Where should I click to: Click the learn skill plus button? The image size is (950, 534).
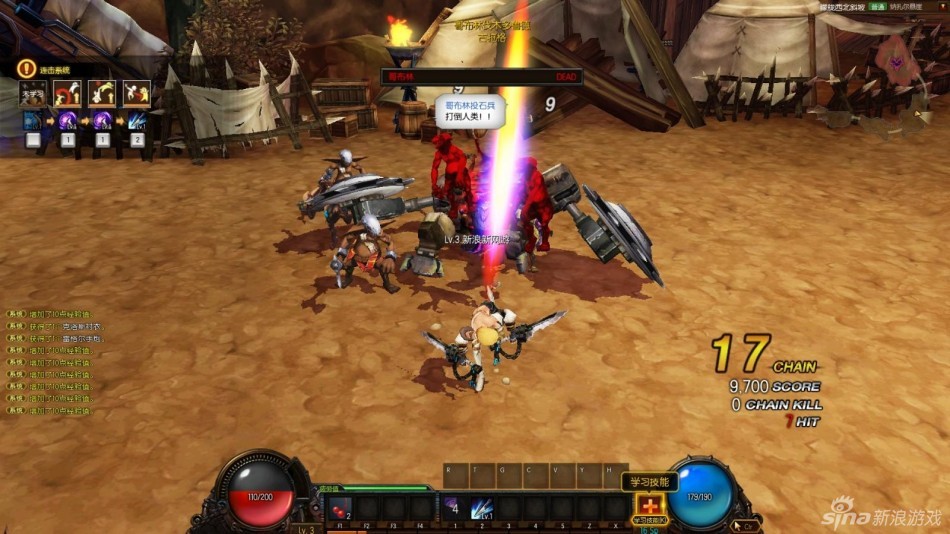pyautogui.click(x=650, y=507)
